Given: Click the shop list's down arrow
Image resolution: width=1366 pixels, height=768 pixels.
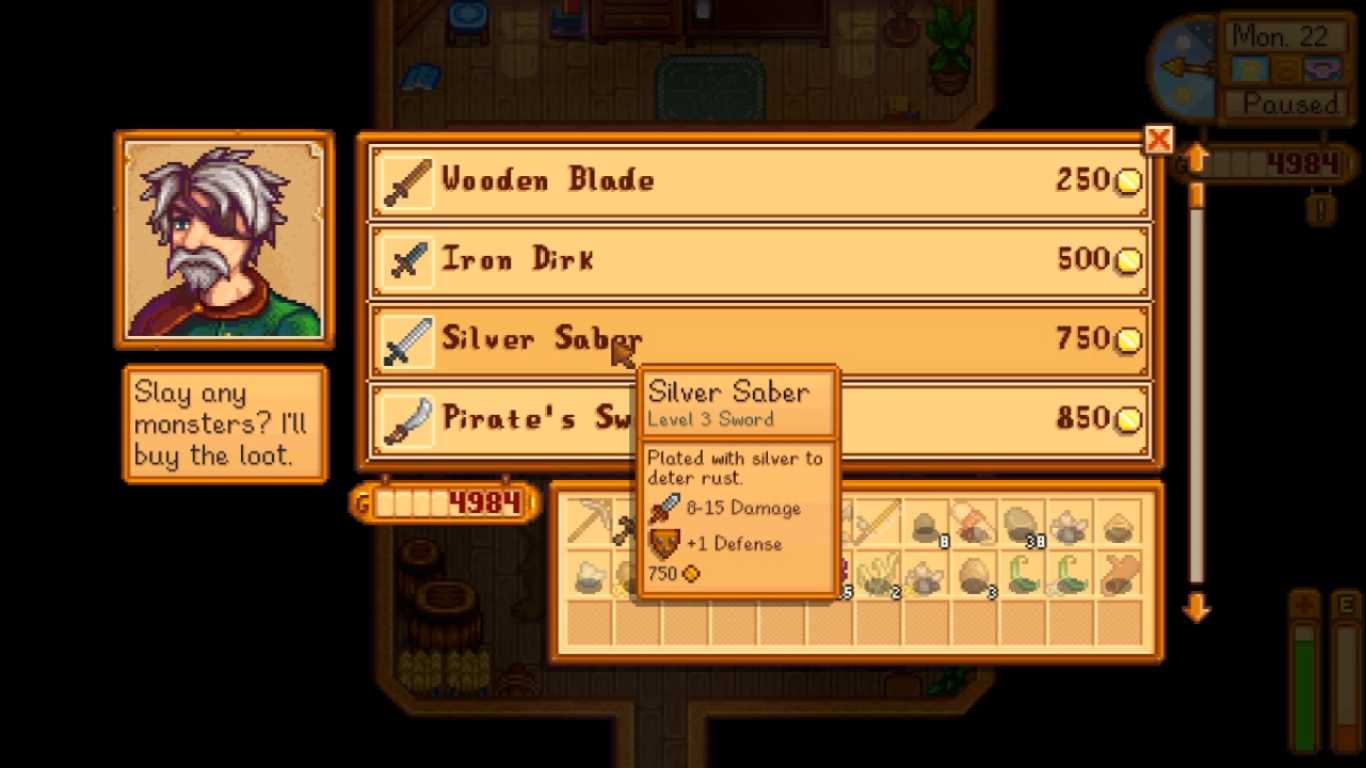Looking at the screenshot, I should (1196, 607).
